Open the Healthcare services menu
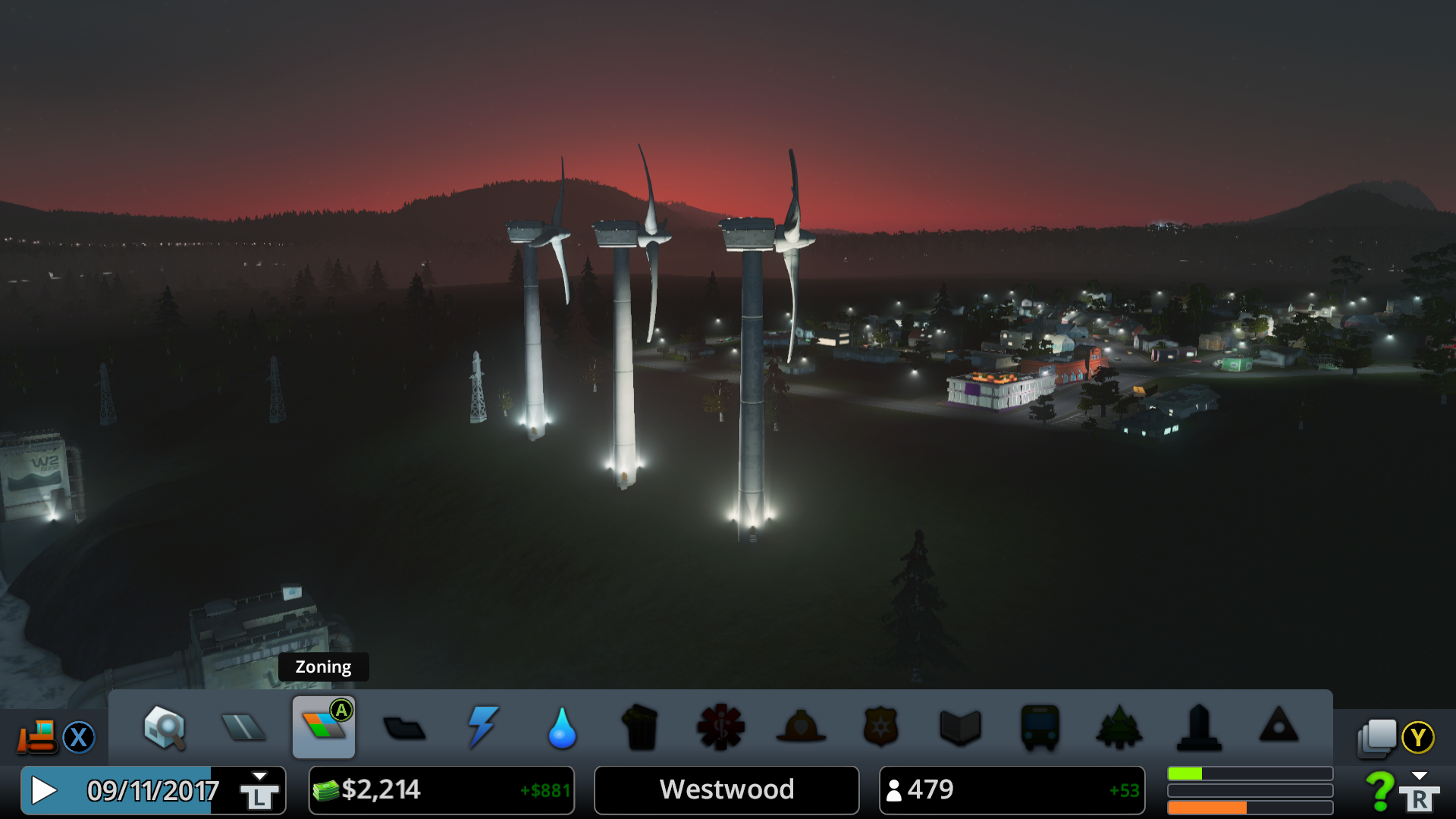Screen dimensions: 1456x819 [x=720, y=728]
